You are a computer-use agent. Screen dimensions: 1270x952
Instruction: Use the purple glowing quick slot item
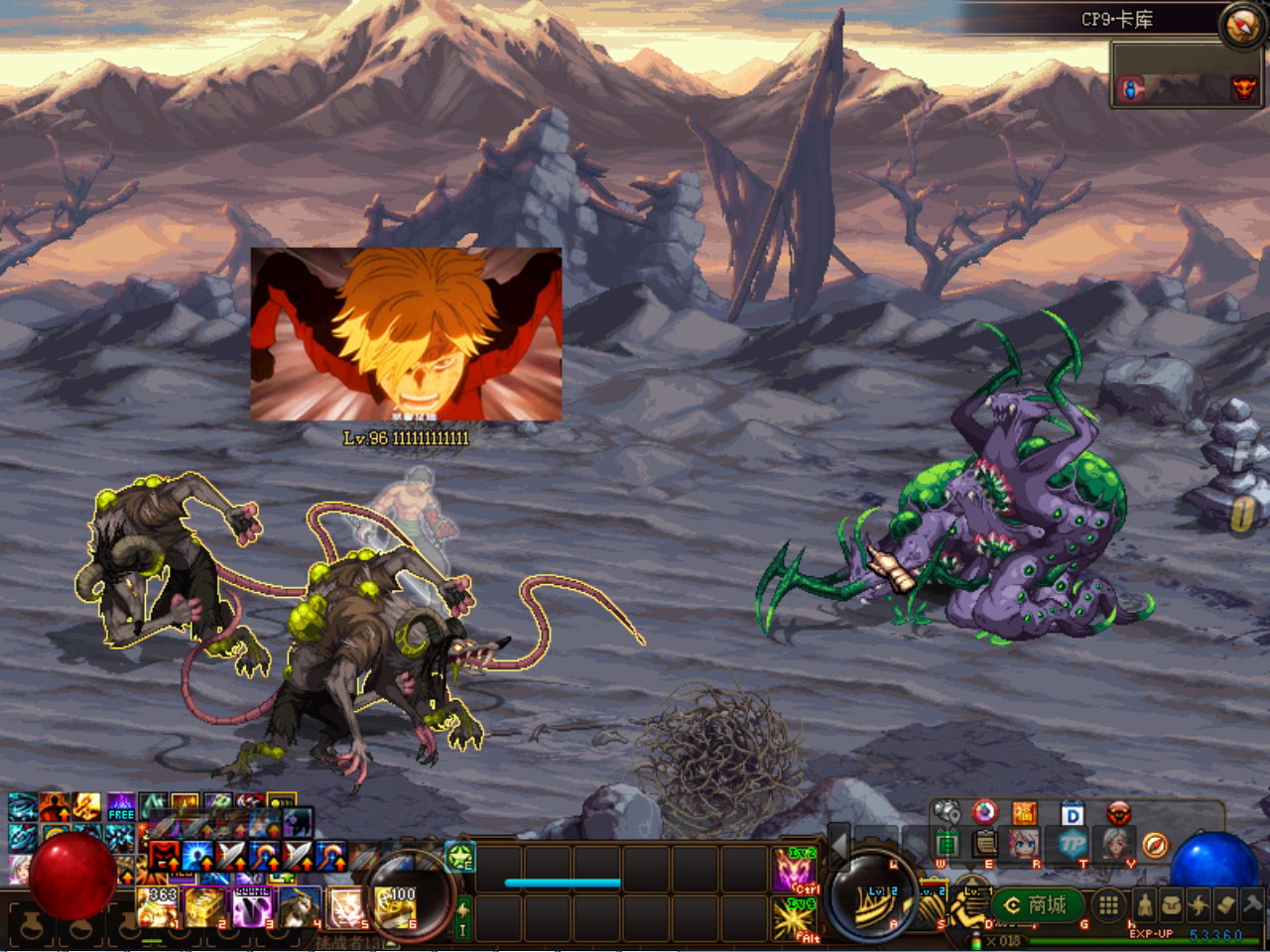point(251,907)
